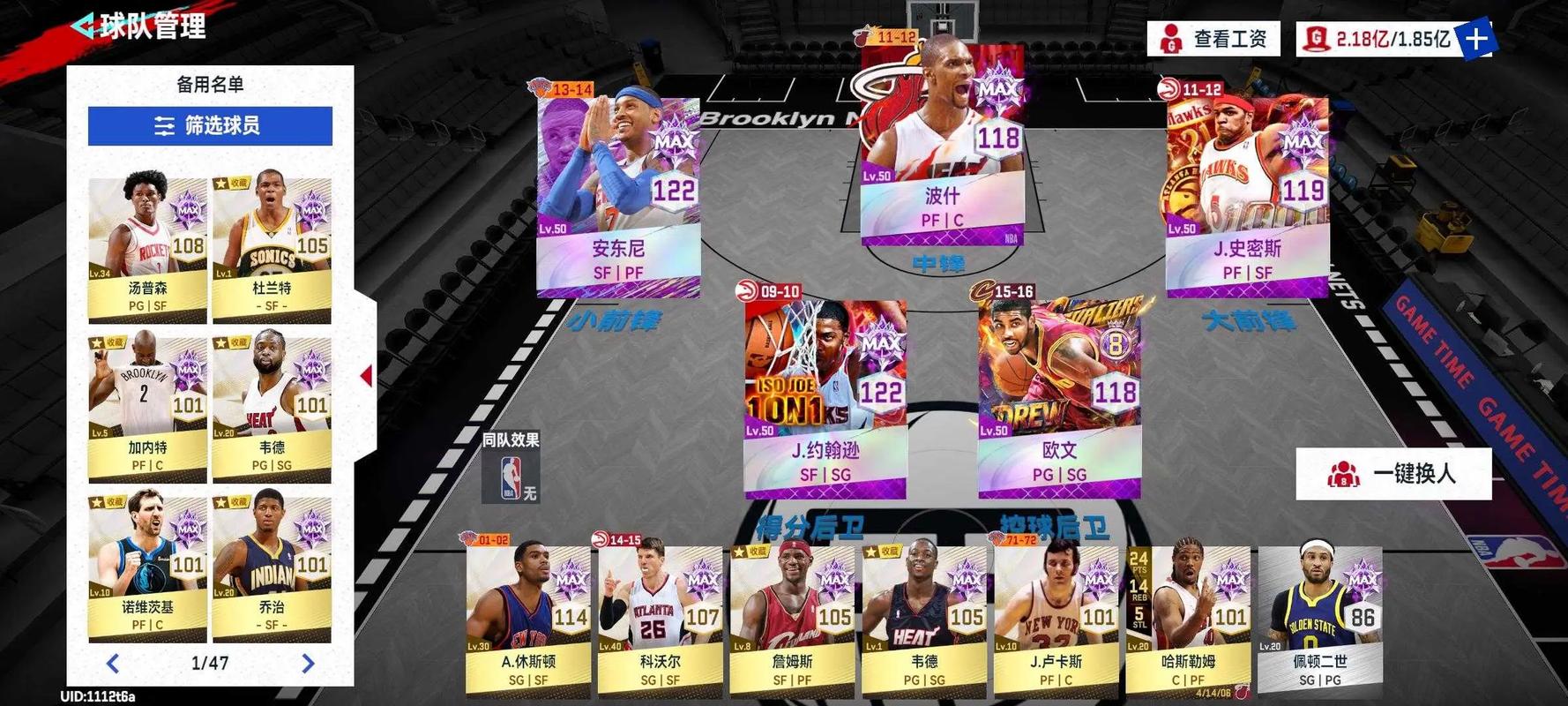Select bench player A.休斯顿
Image resolution: width=1568 pixels, height=706 pixels.
coord(527,618)
